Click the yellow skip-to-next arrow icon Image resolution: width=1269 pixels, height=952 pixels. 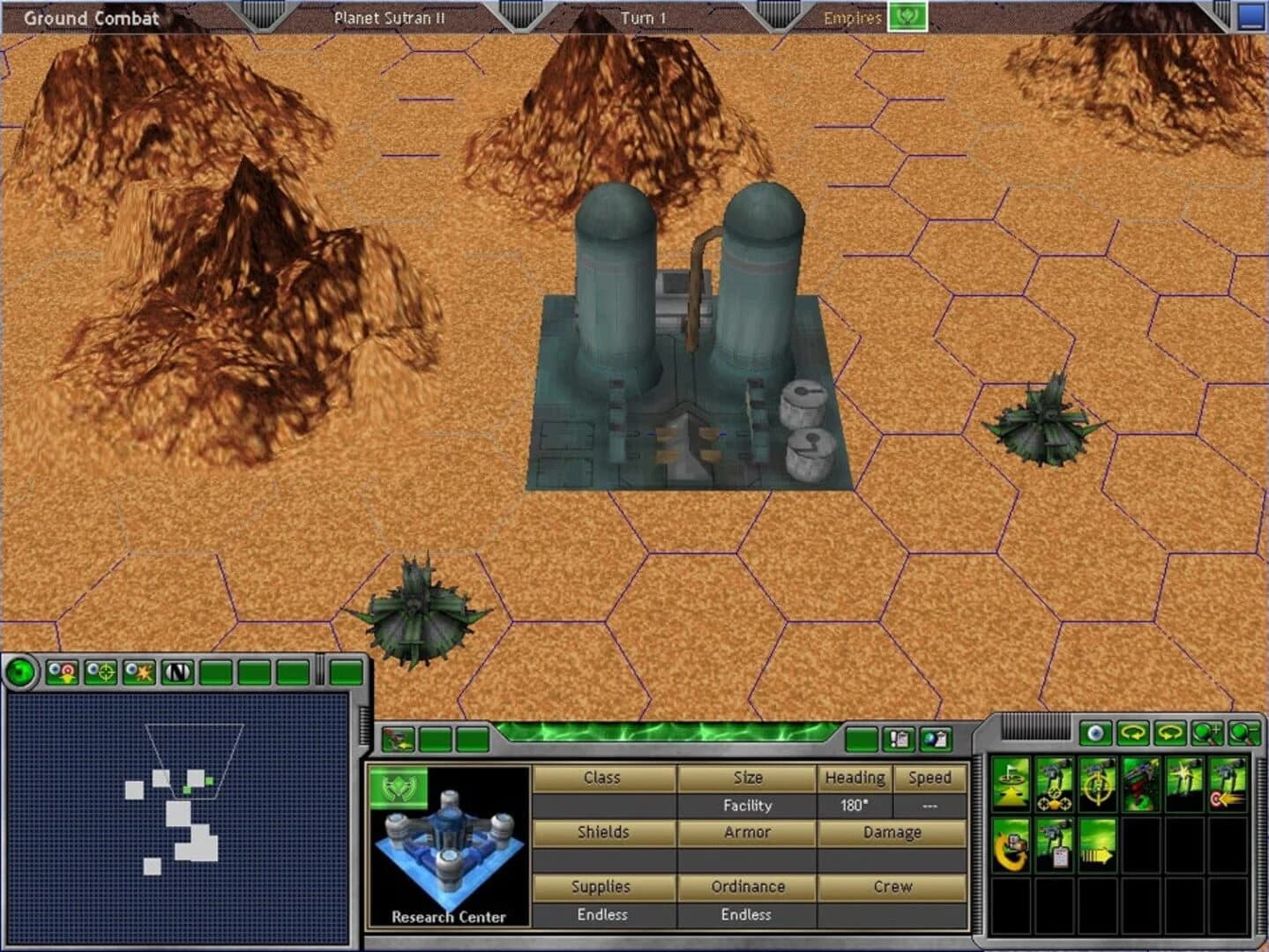(x=1097, y=844)
